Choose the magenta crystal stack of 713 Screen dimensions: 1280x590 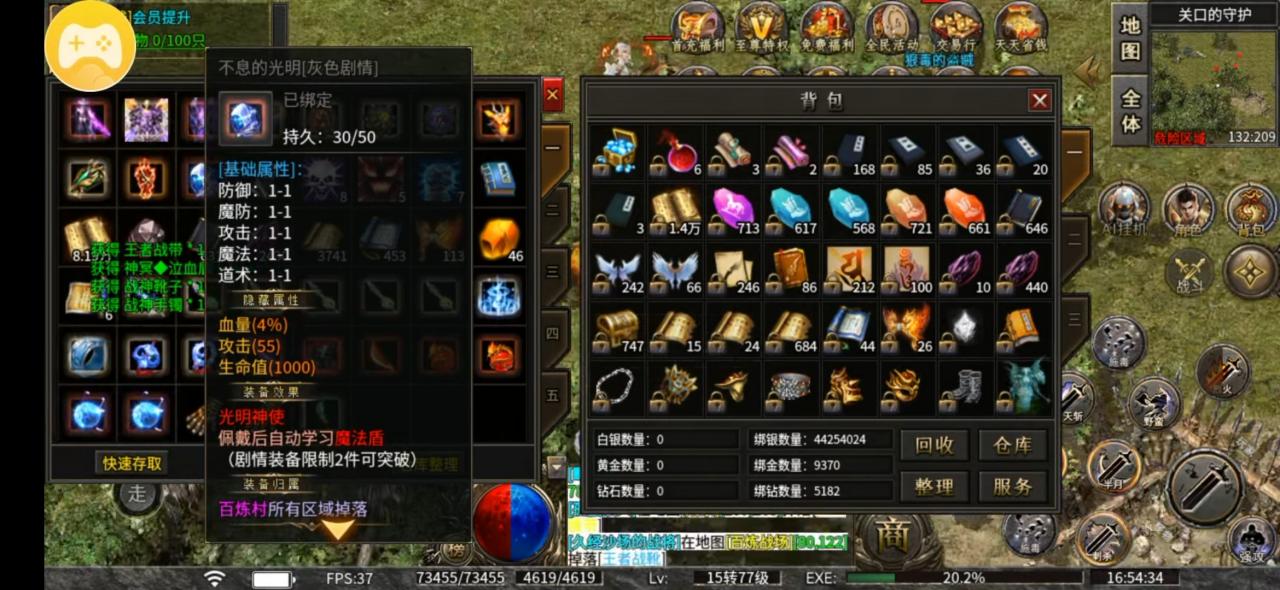click(x=735, y=210)
